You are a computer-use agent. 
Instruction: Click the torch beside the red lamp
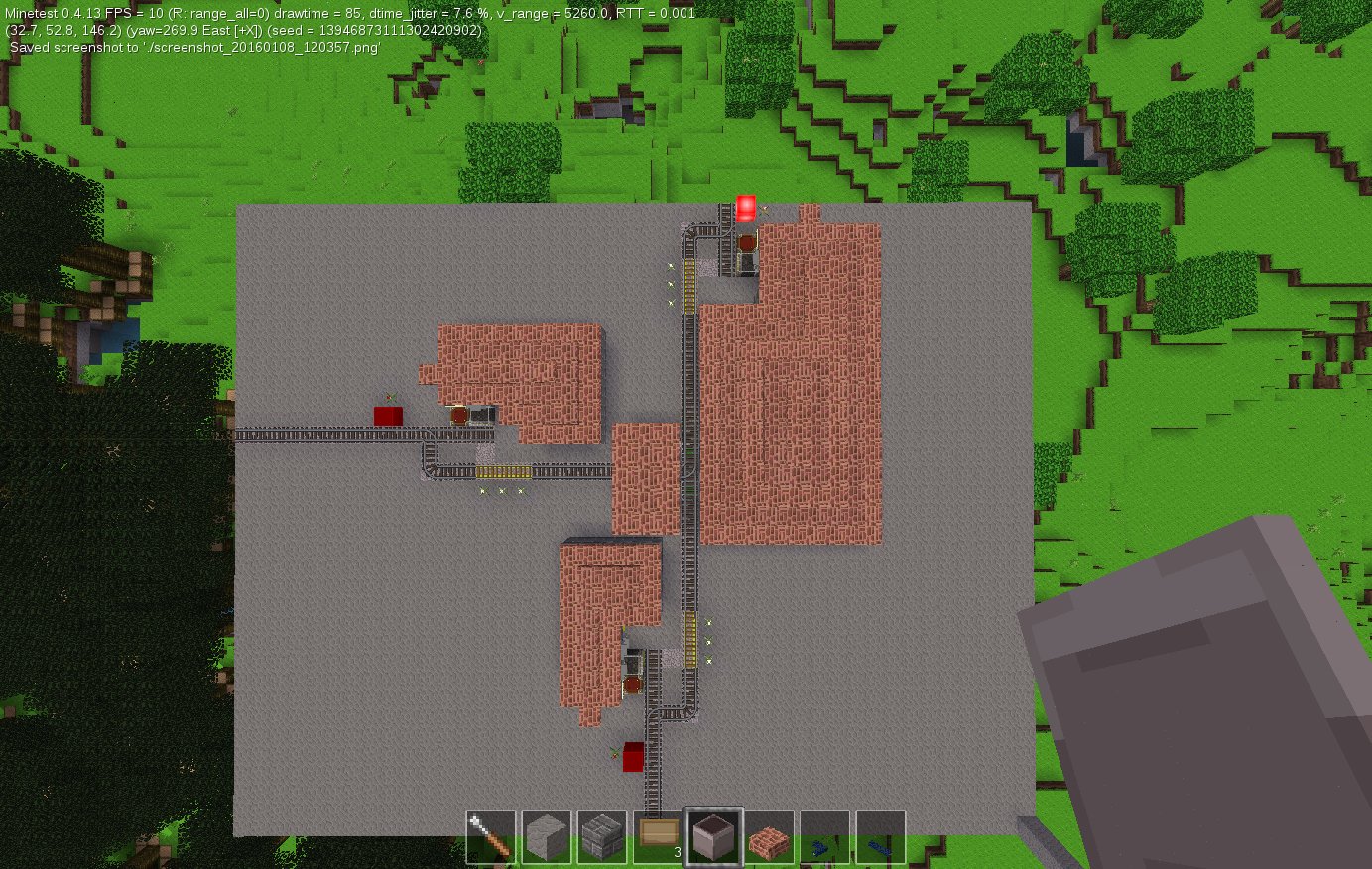click(x=764, y=210)
